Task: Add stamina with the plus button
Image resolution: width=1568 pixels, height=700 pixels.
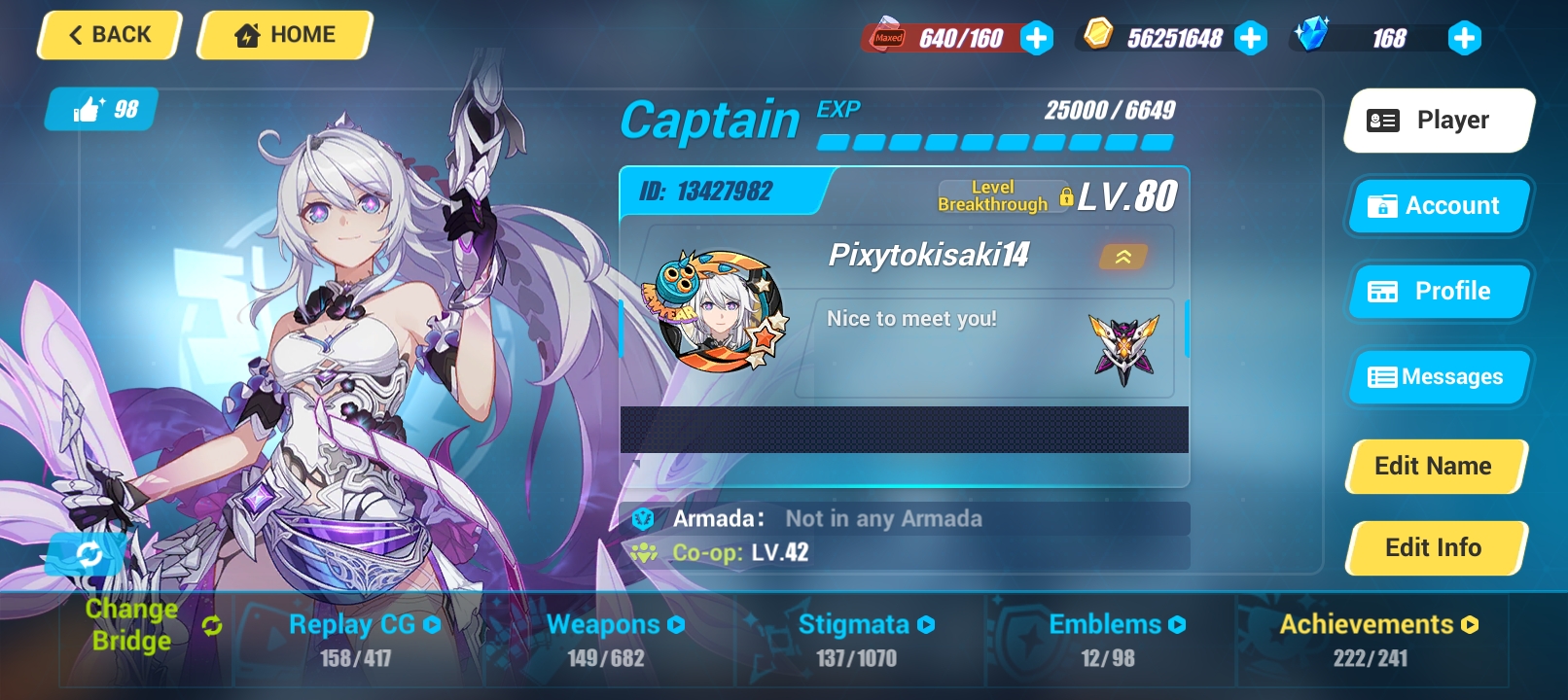Action: click(x=1037, y=38)
